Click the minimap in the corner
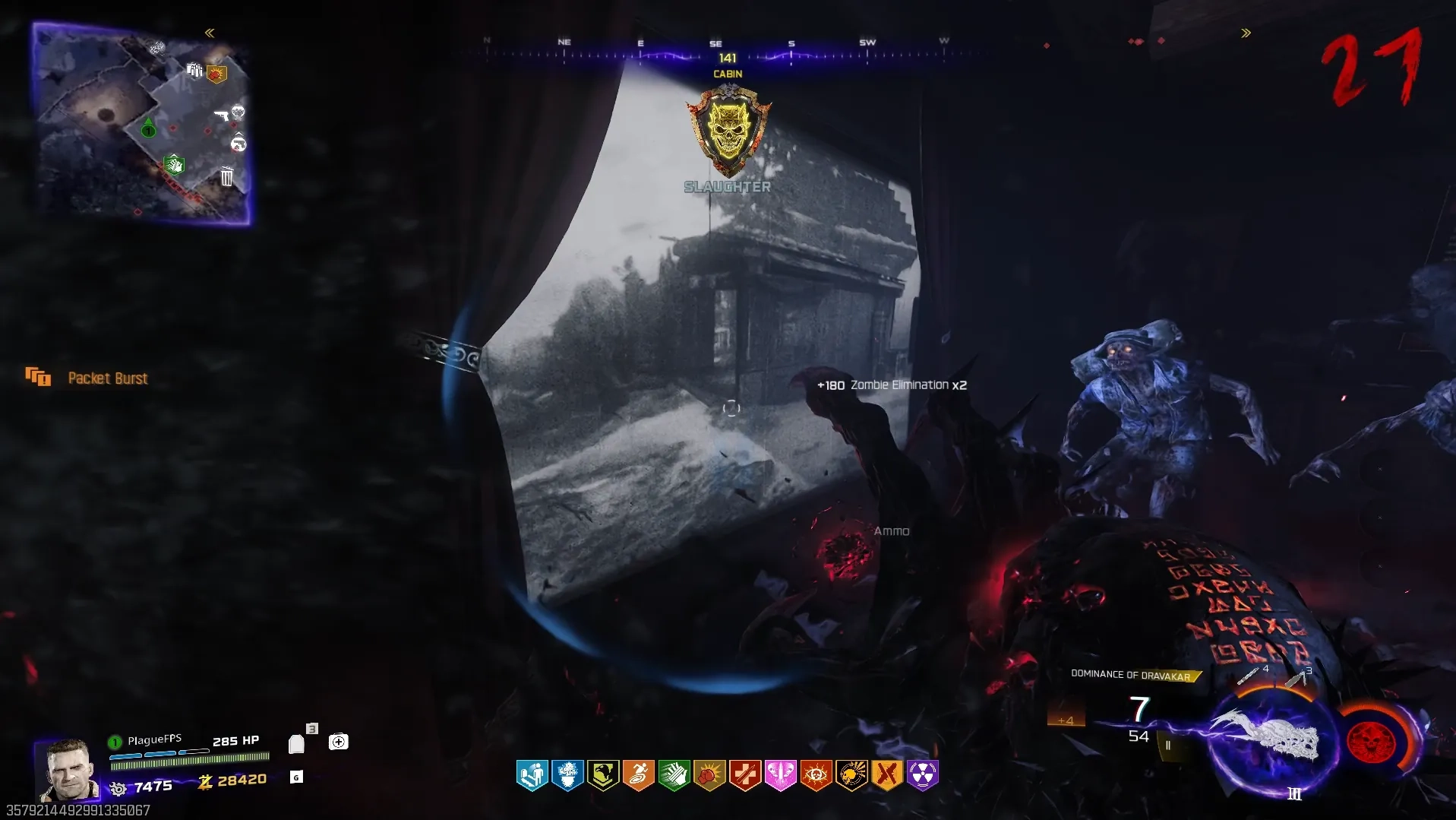The image size is (1456, 820). tap(142, 124)
